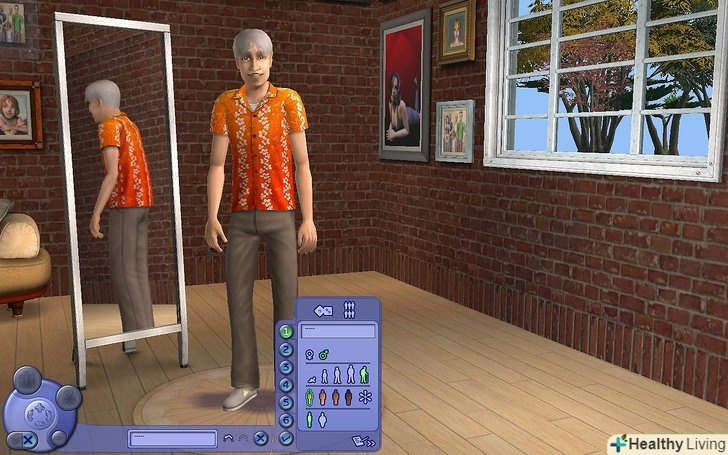Select the darkest skin tone figure
The image size is (728, 455).
pos(348,398)
